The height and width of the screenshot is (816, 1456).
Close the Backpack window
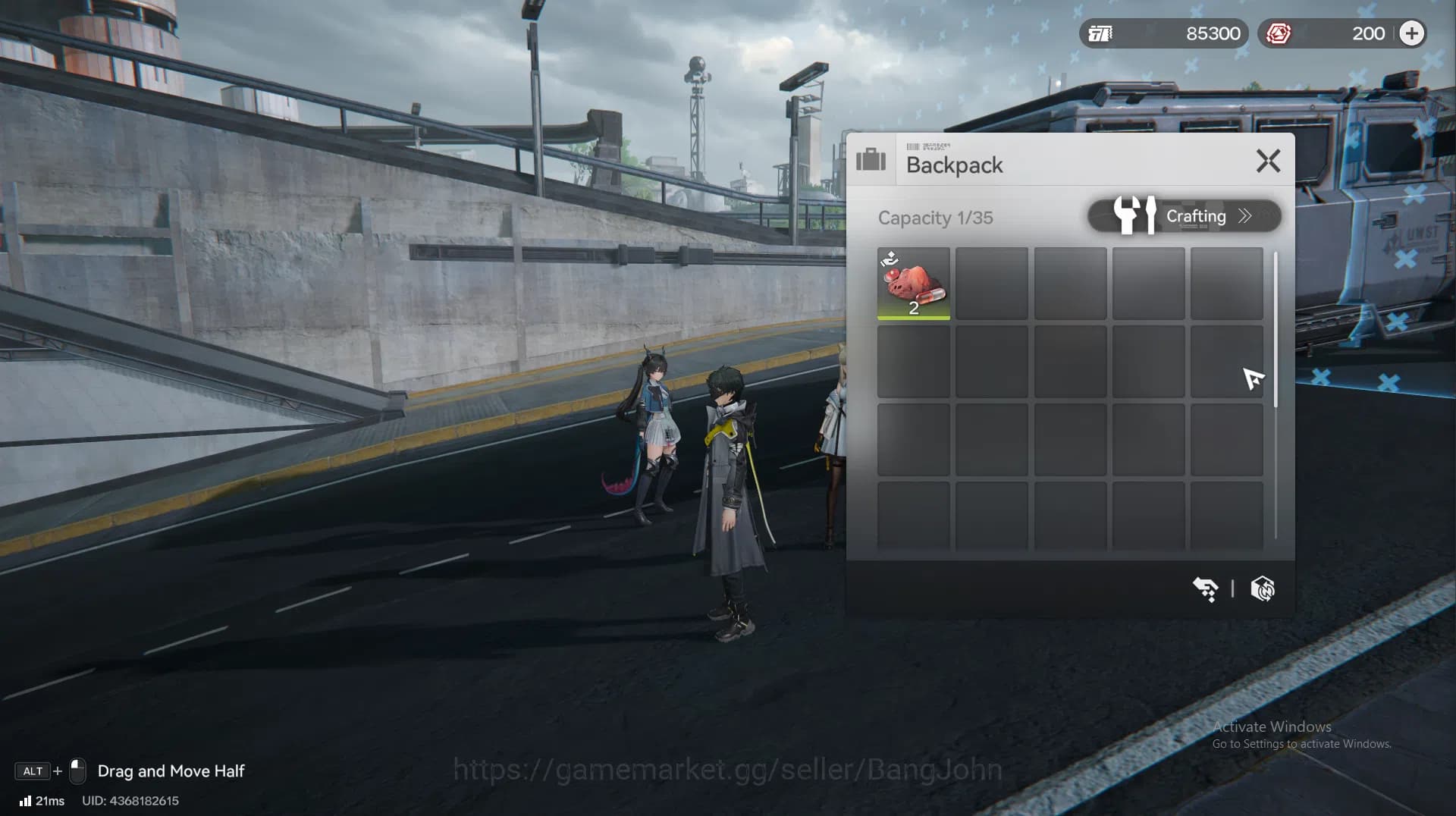point(1268,161)
